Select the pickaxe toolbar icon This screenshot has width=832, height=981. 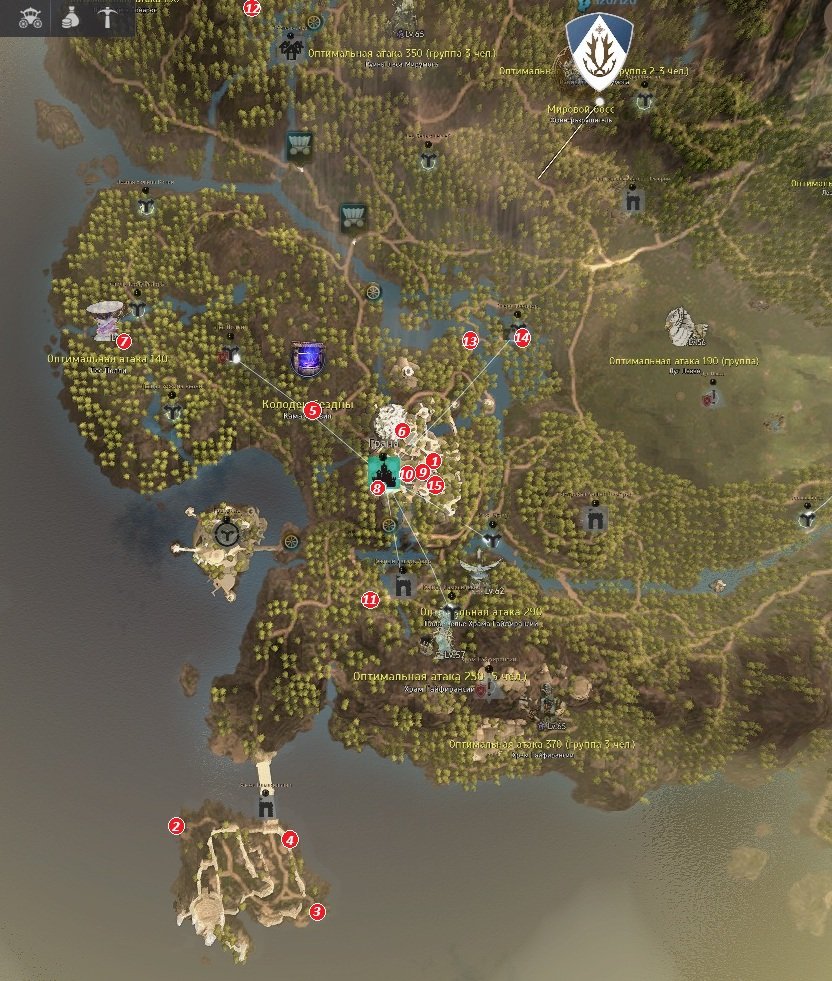108,17
